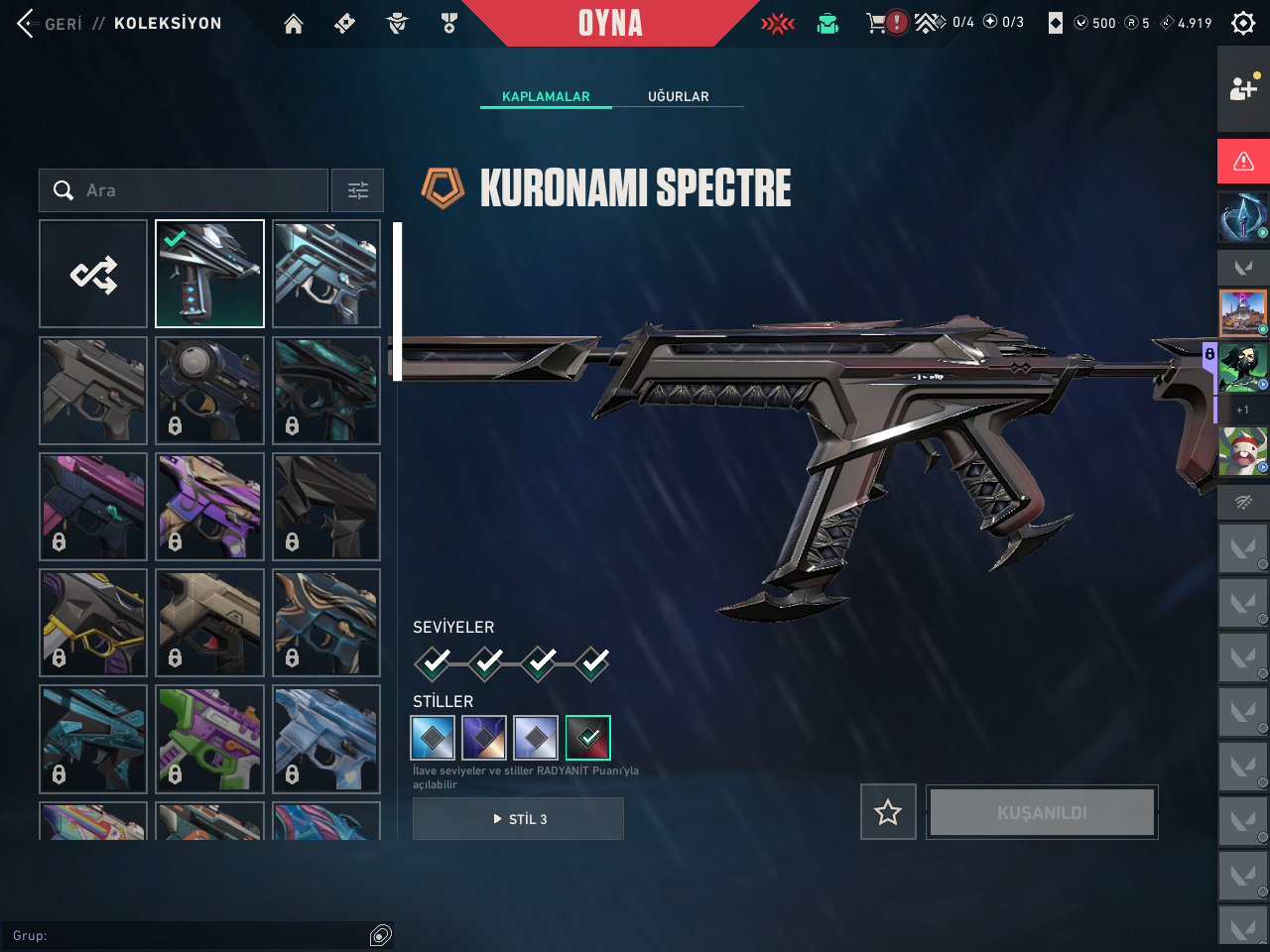Open the store cart icon
This screenshot has width=1270, height=952.
pyautogui.click(x=876, y=23)
